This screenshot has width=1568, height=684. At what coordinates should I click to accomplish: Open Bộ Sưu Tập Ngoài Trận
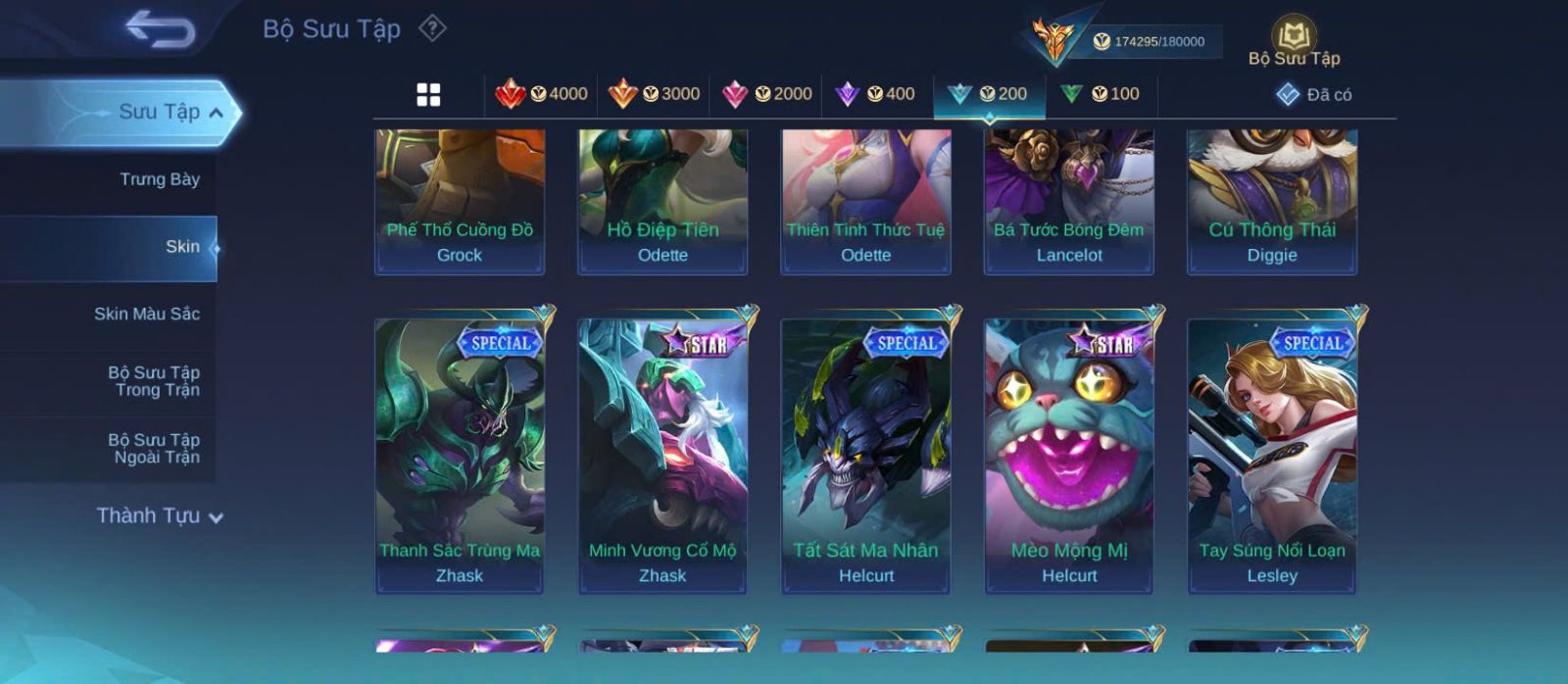(153, 449)
